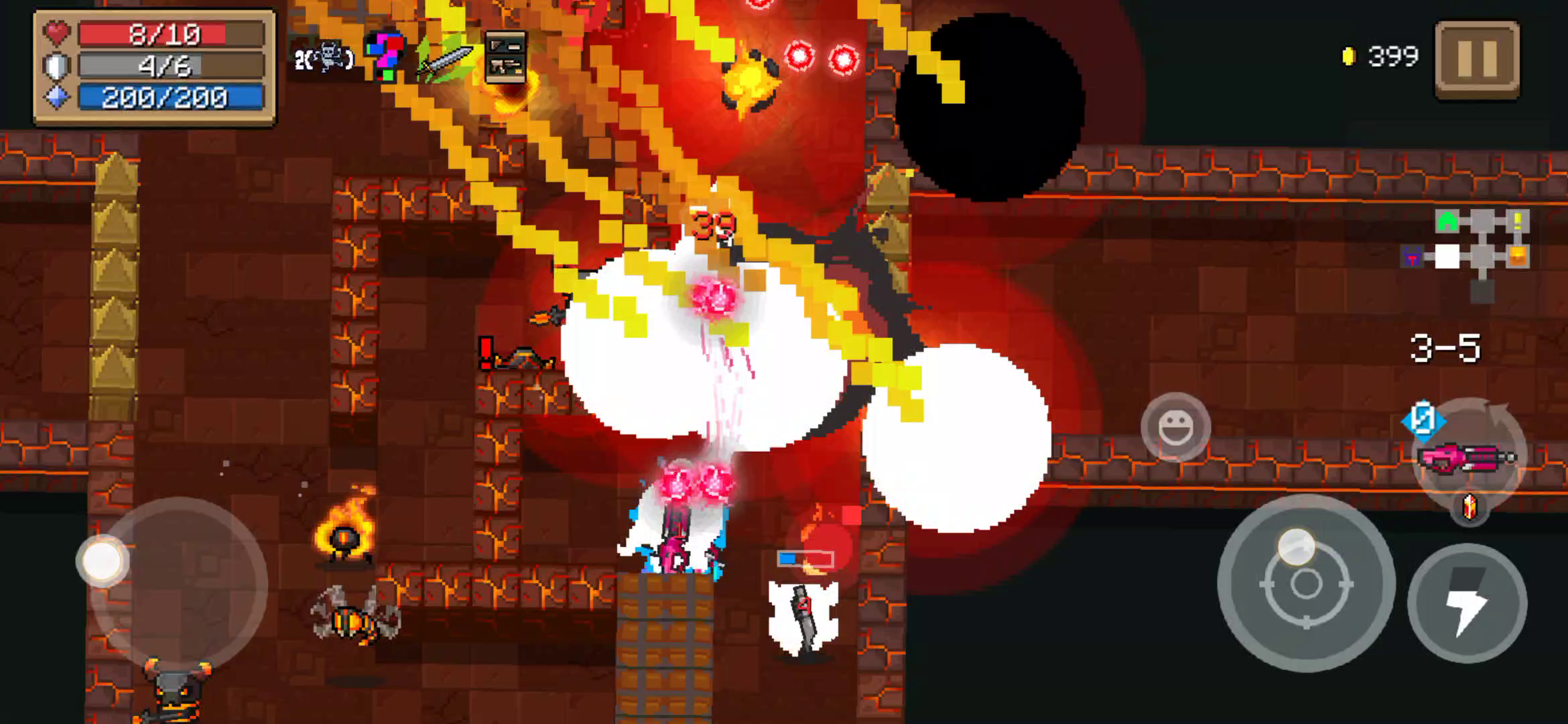Tap the crosshair attack button

pos(1305,584)
